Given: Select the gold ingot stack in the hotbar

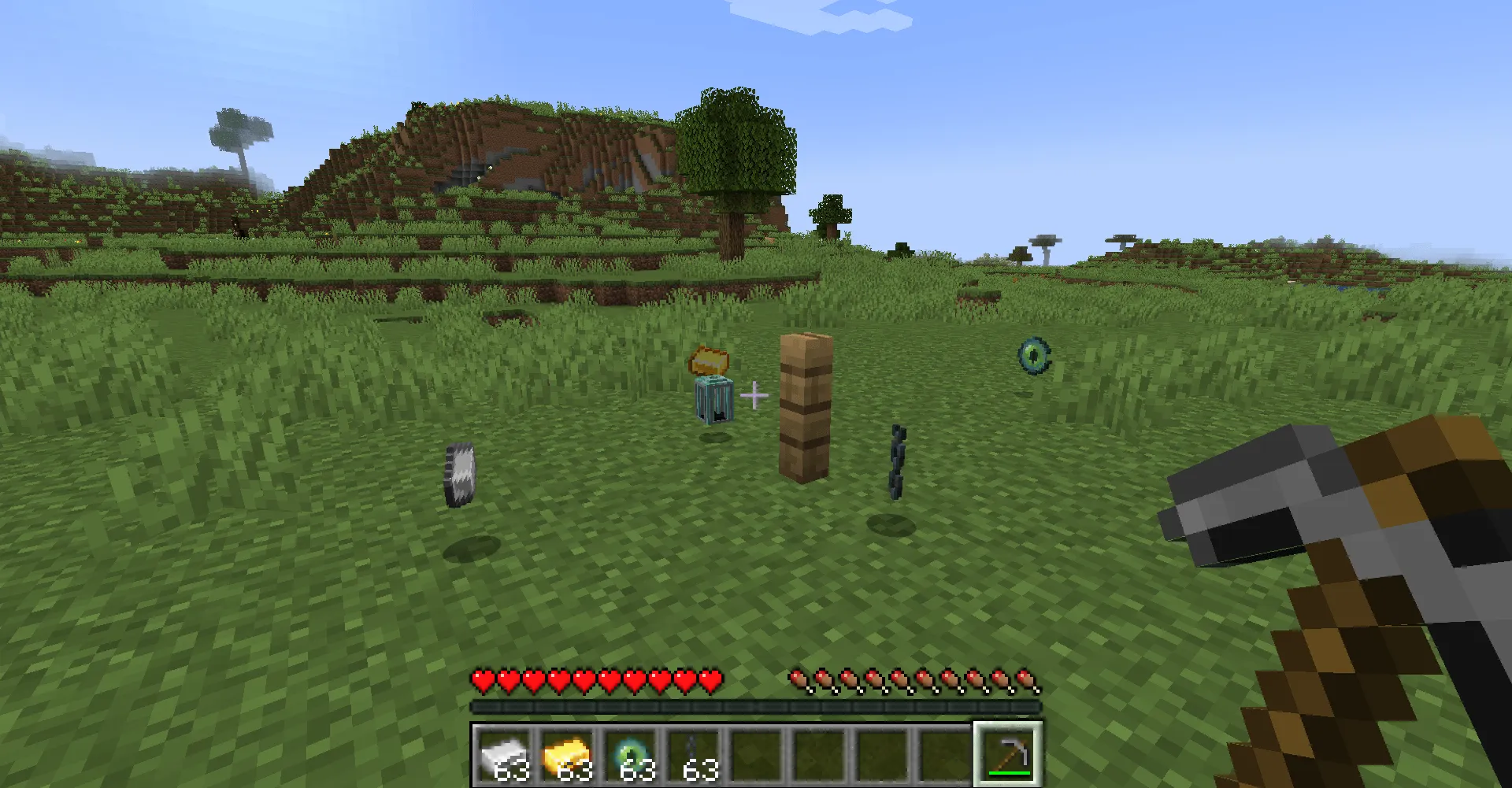Looking at the screenshot, I should pyautogui.click(x=569, y=754).
